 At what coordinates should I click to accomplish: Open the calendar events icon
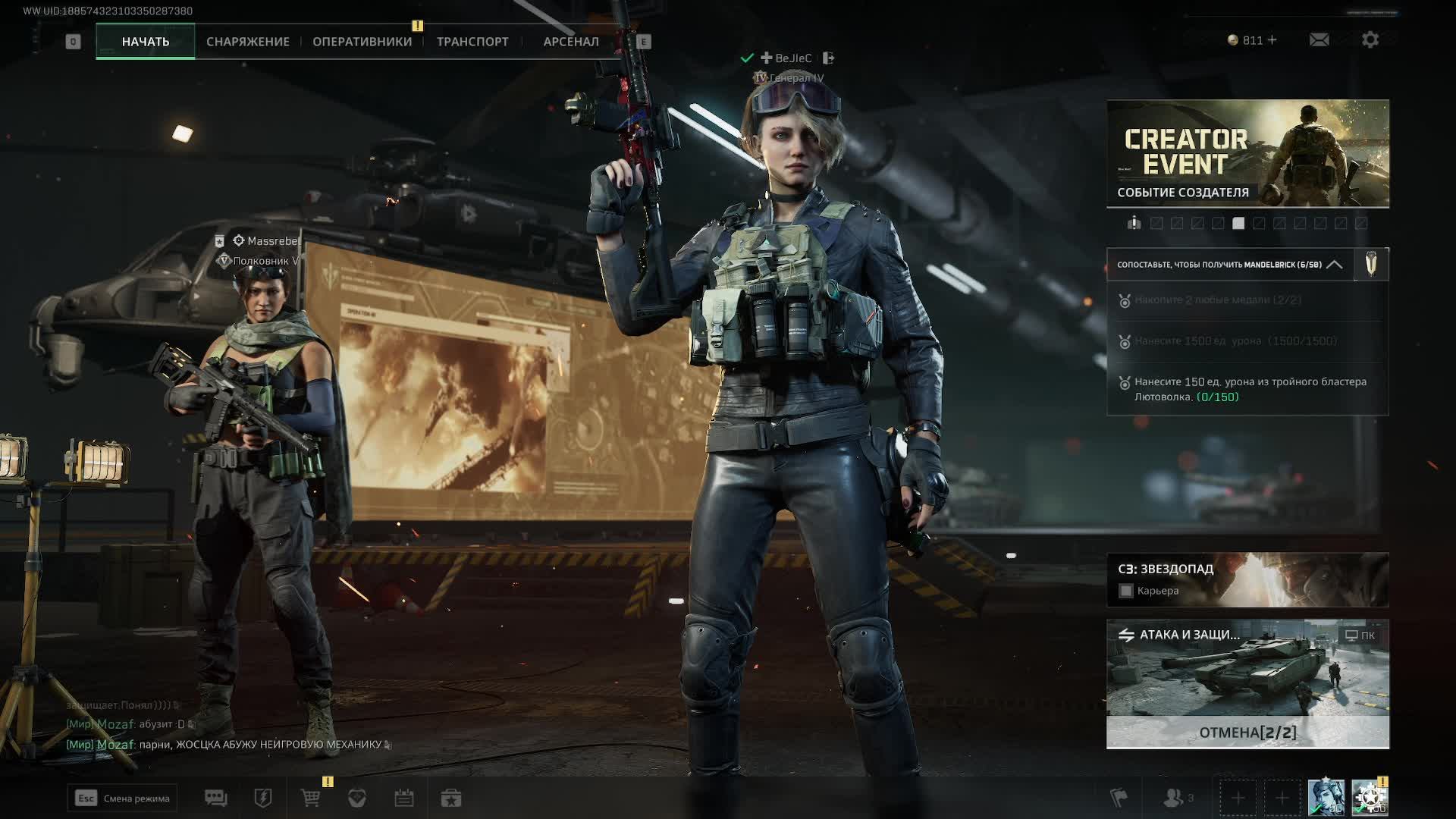(403, 798)
